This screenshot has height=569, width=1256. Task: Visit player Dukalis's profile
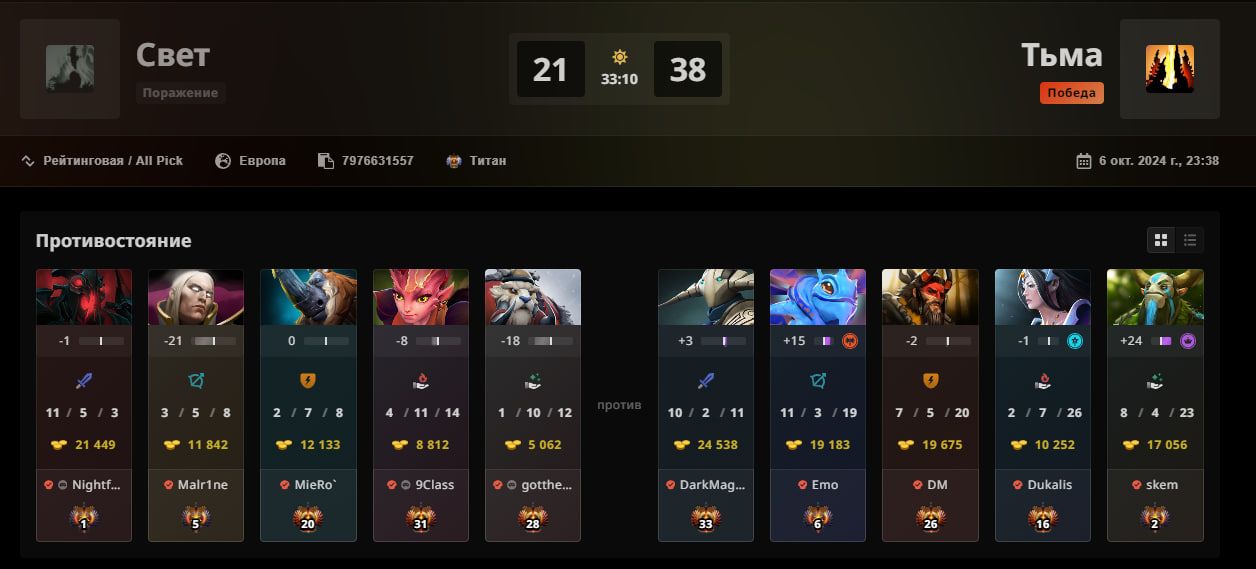click(1049, 485)
